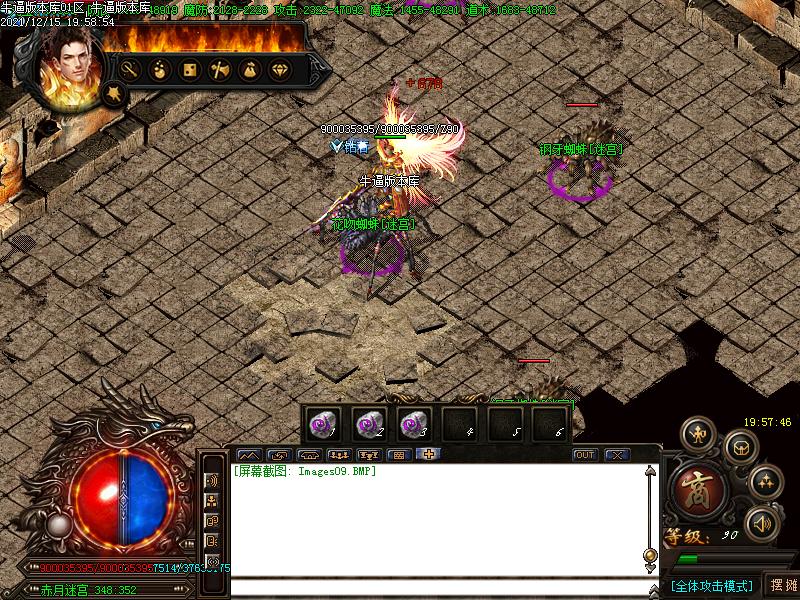Open the bag chest round button
800x600 pixels.
[x=741, y=446]
